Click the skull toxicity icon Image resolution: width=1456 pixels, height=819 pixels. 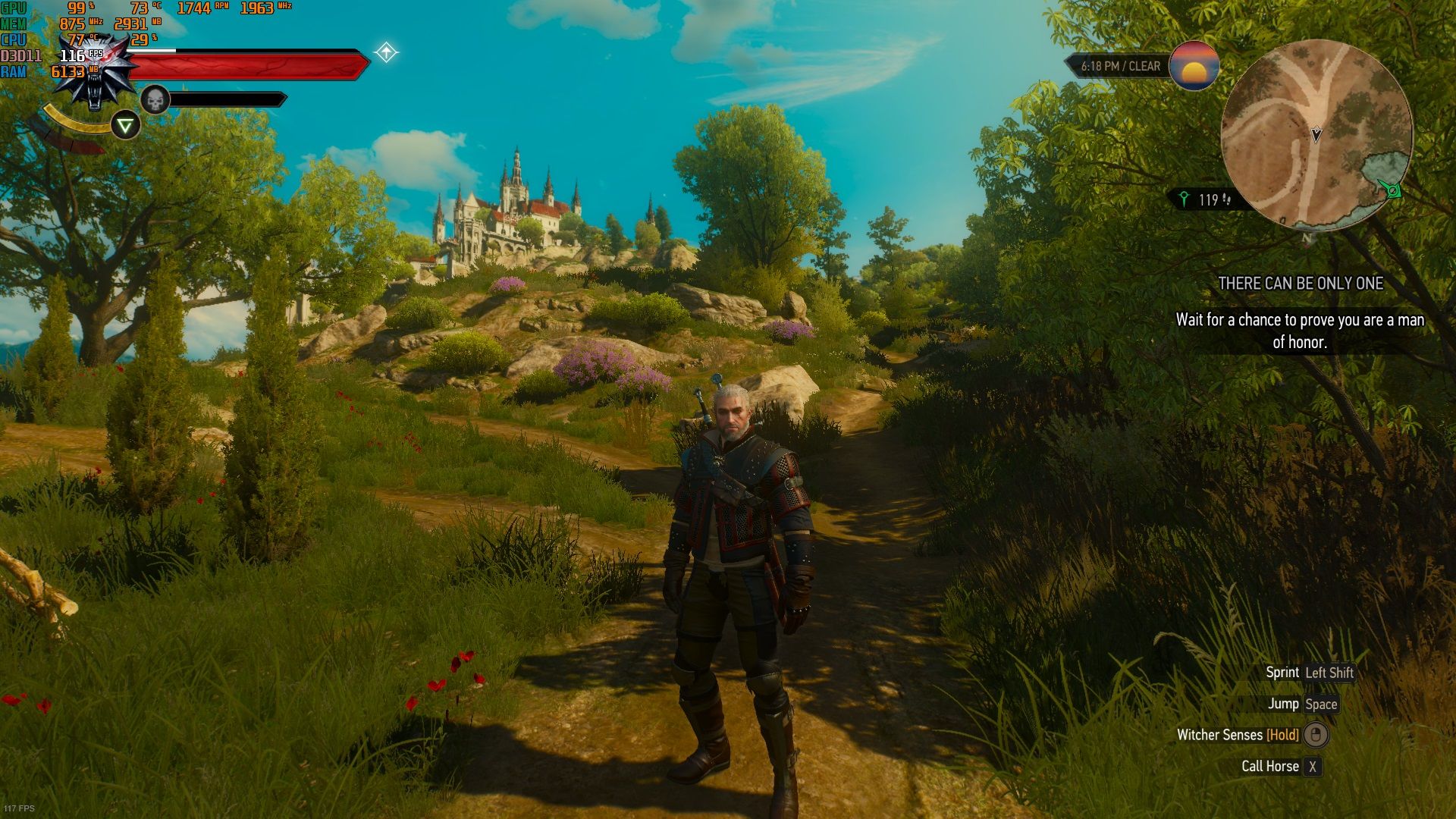(155, 99)
